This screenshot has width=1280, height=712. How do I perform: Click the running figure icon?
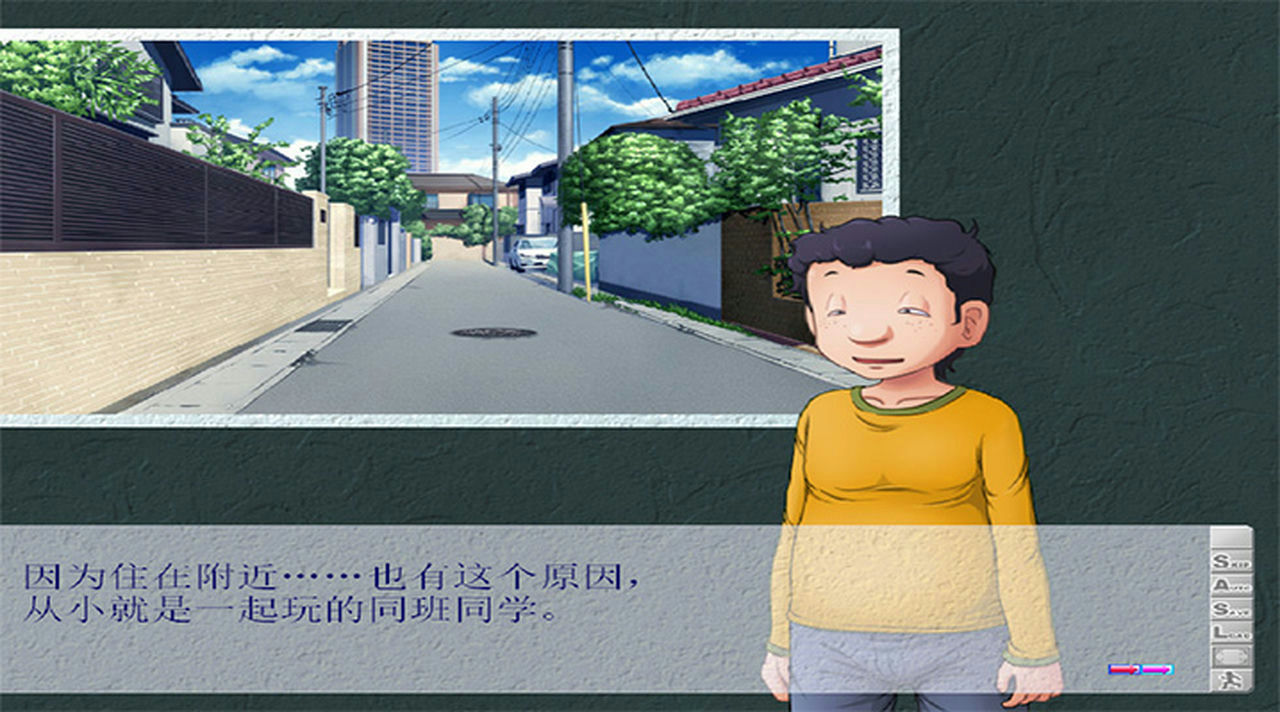(1231, 680)
